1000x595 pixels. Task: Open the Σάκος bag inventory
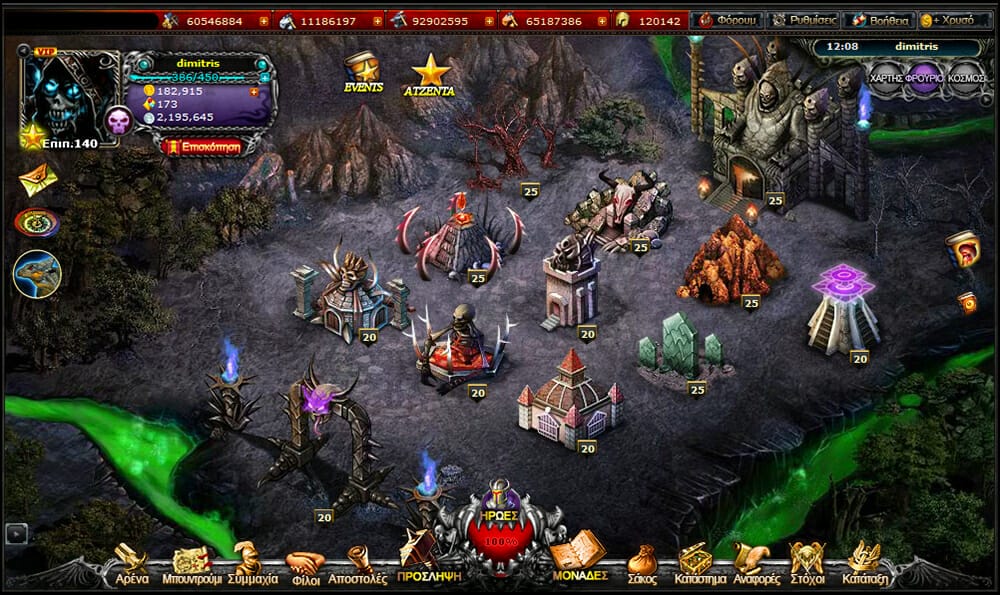(642, 564)
